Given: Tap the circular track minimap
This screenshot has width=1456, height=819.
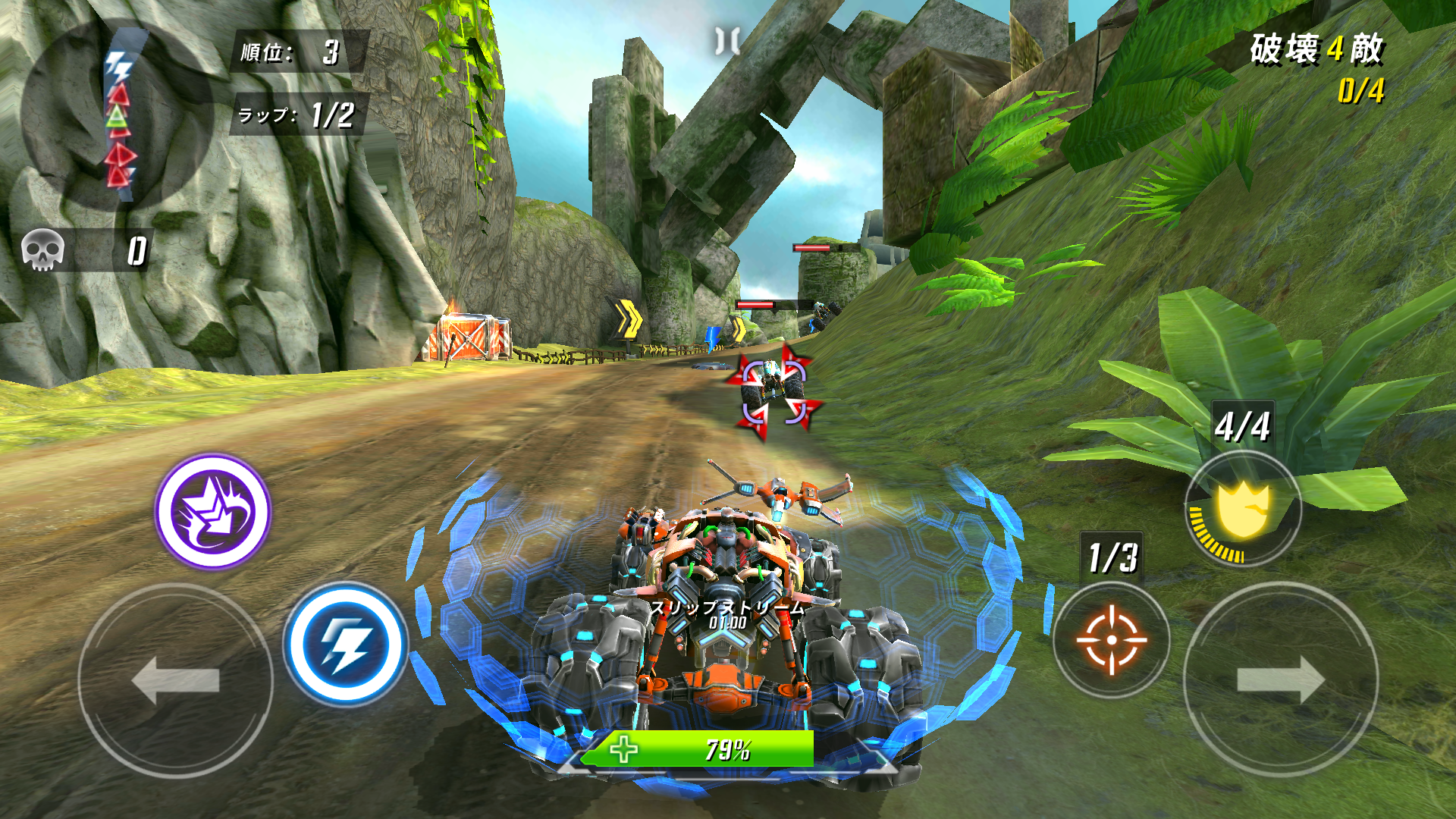Looking at the screenshot, I should (x=118, y=115).
